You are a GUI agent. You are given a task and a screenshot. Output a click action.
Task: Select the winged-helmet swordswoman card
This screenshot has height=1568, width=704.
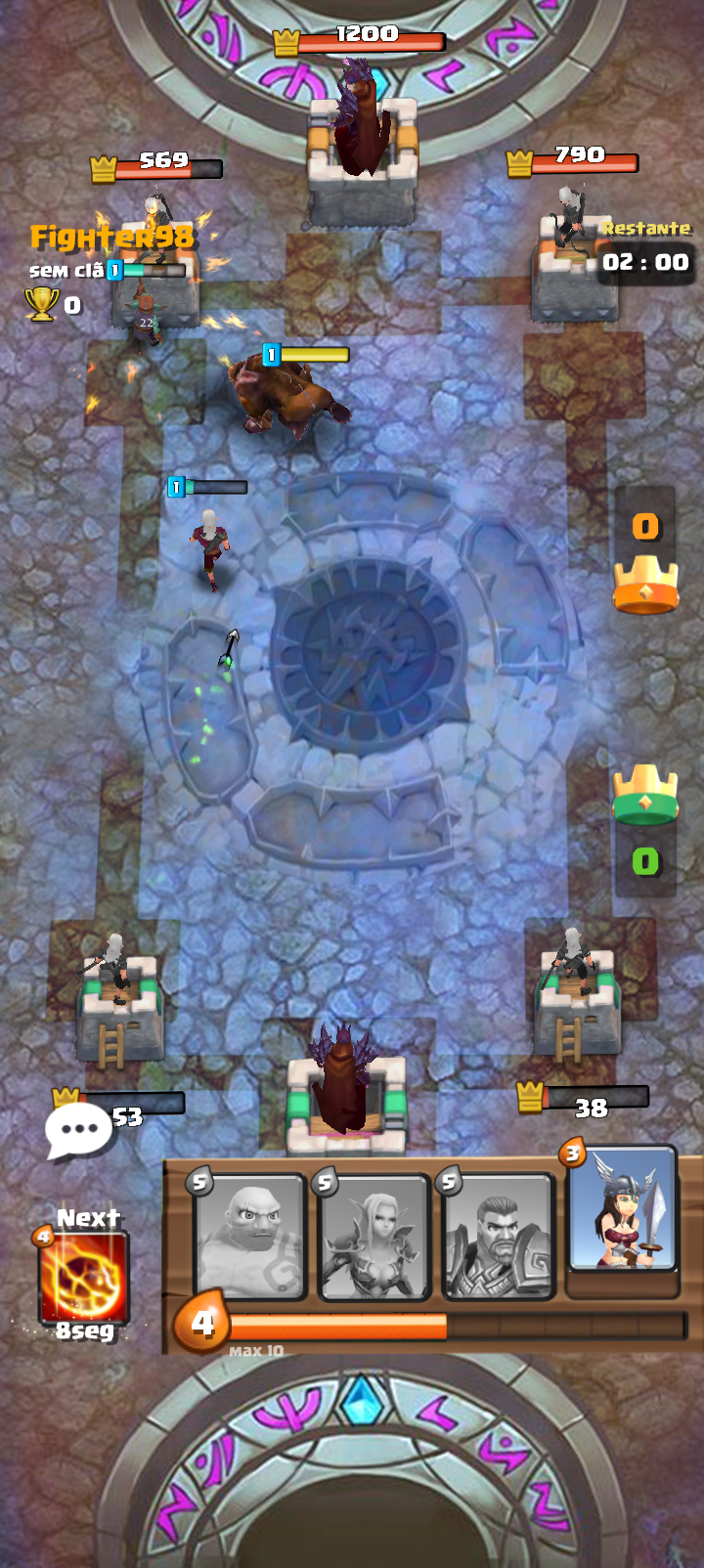tap(622, 1212)
